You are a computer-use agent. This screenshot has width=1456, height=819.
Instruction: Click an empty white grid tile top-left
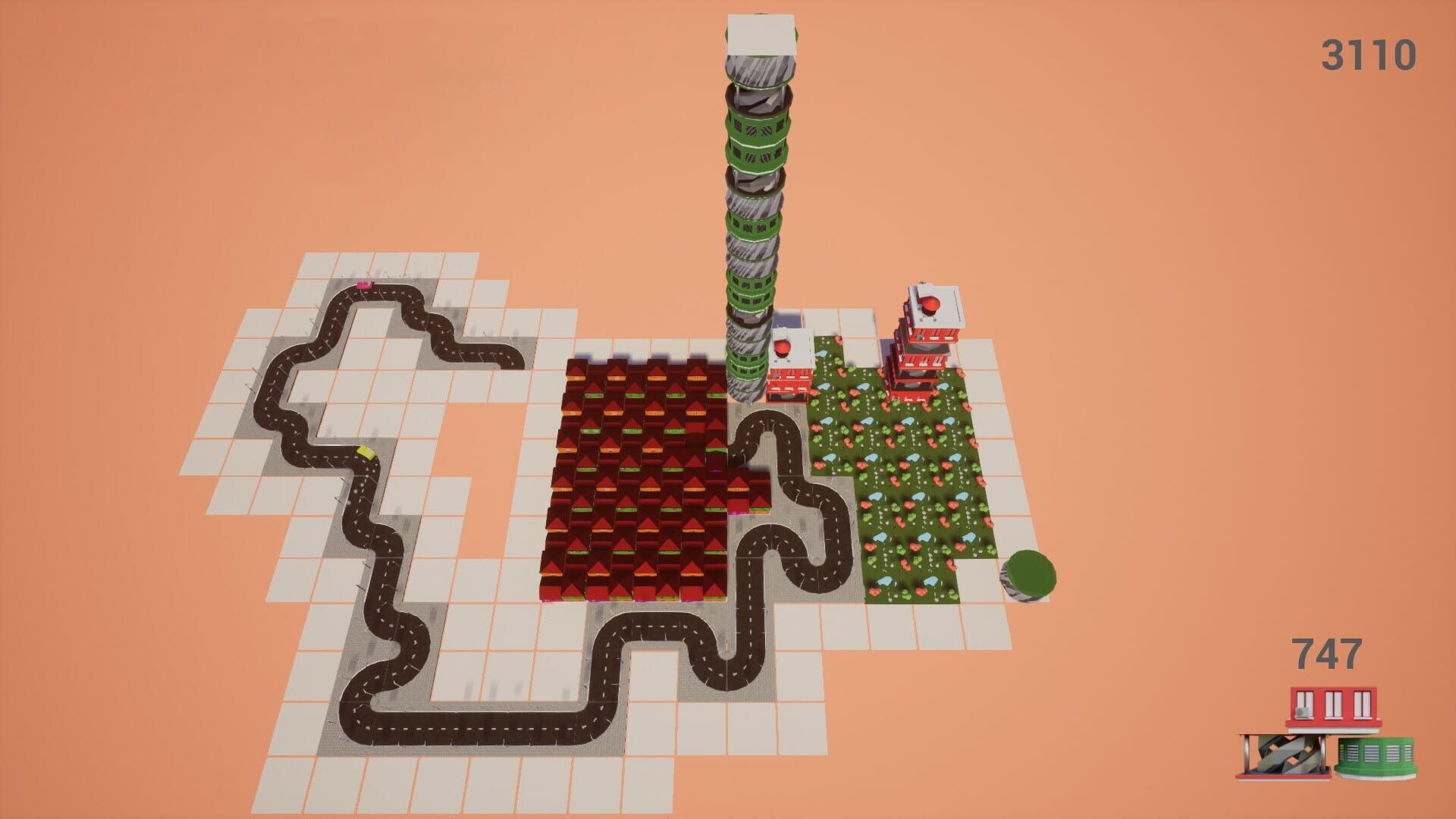(x=318, y=265)
